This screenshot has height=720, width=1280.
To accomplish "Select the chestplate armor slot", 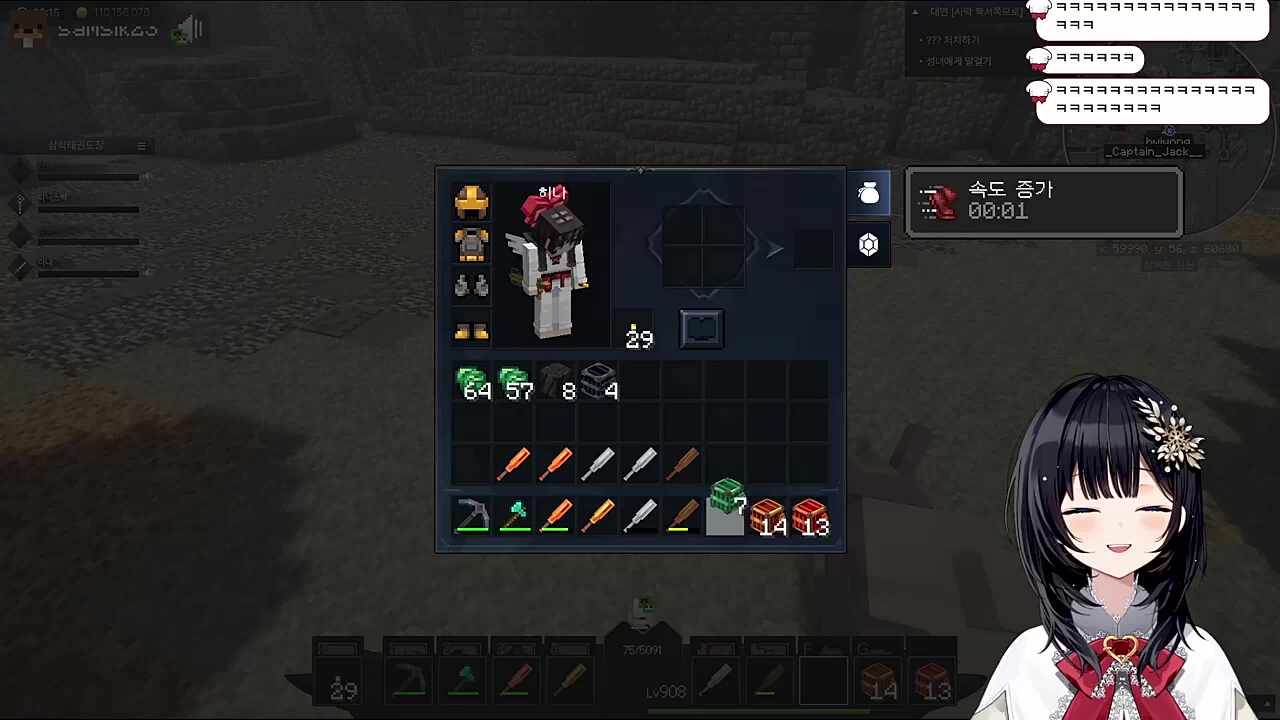I will pos(471,244).
